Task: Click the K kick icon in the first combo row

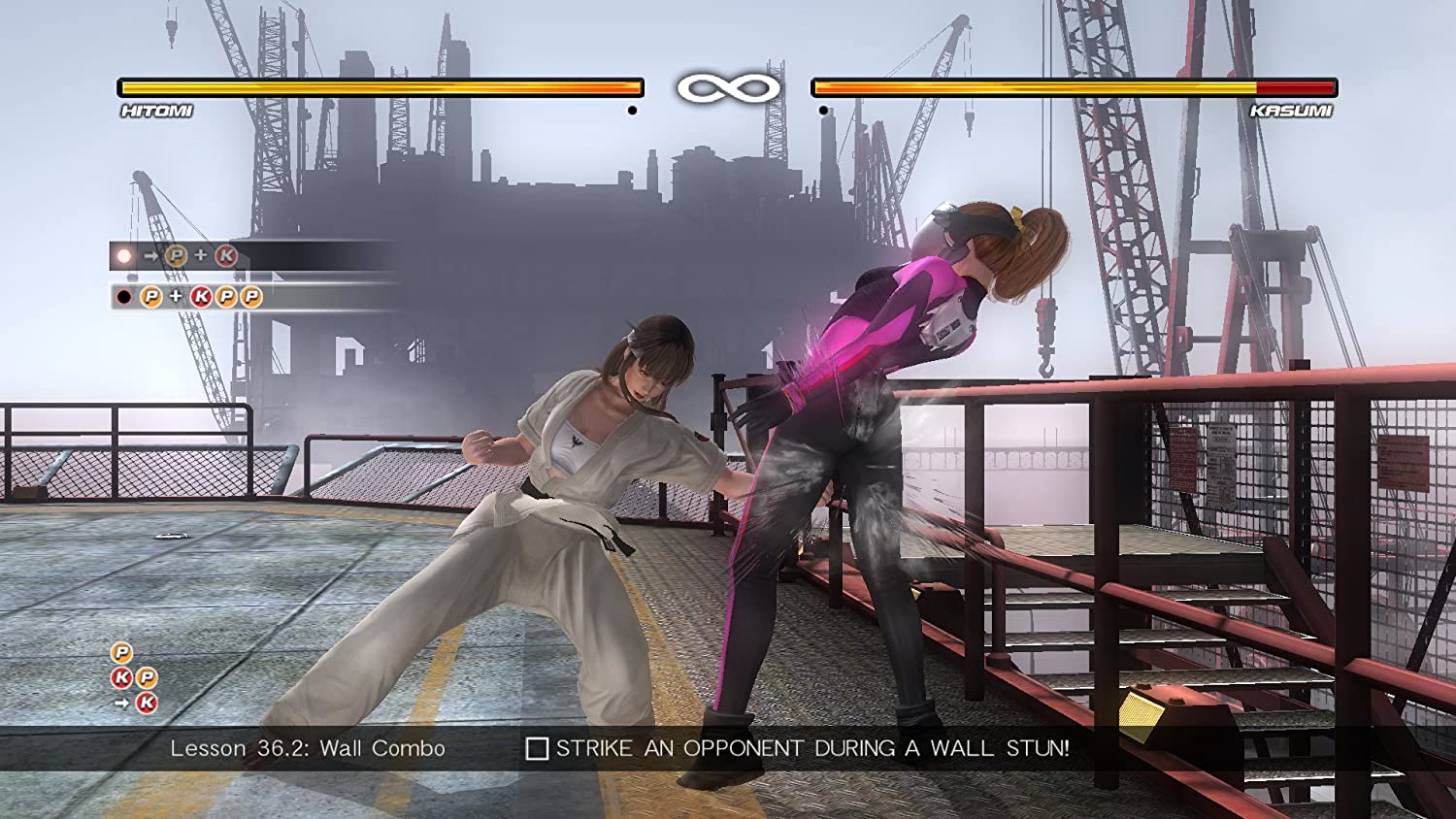Action: pyautogui.click(x=226, y=254)
